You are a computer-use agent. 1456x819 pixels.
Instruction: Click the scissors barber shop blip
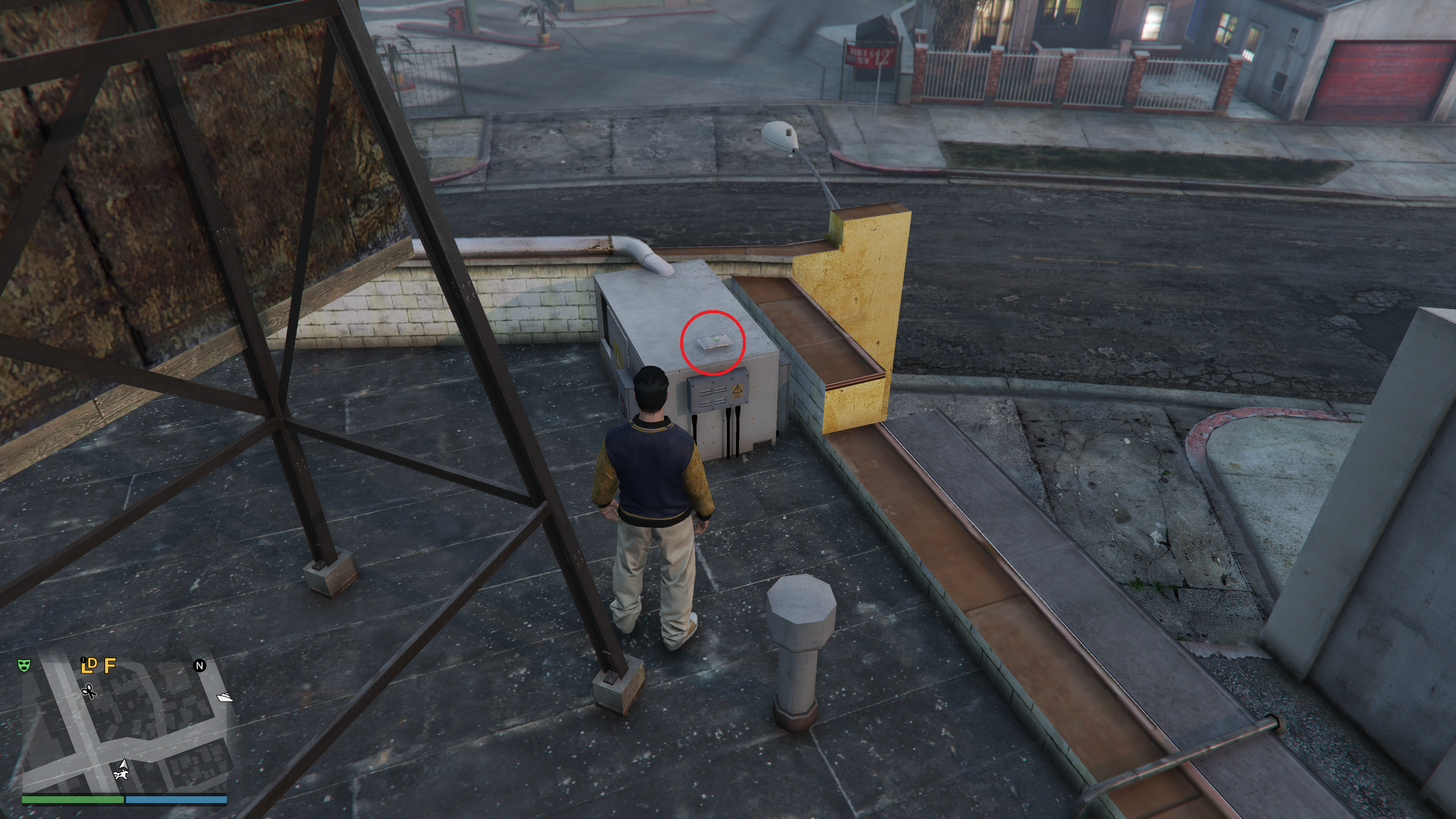click(x=89, y=691)
